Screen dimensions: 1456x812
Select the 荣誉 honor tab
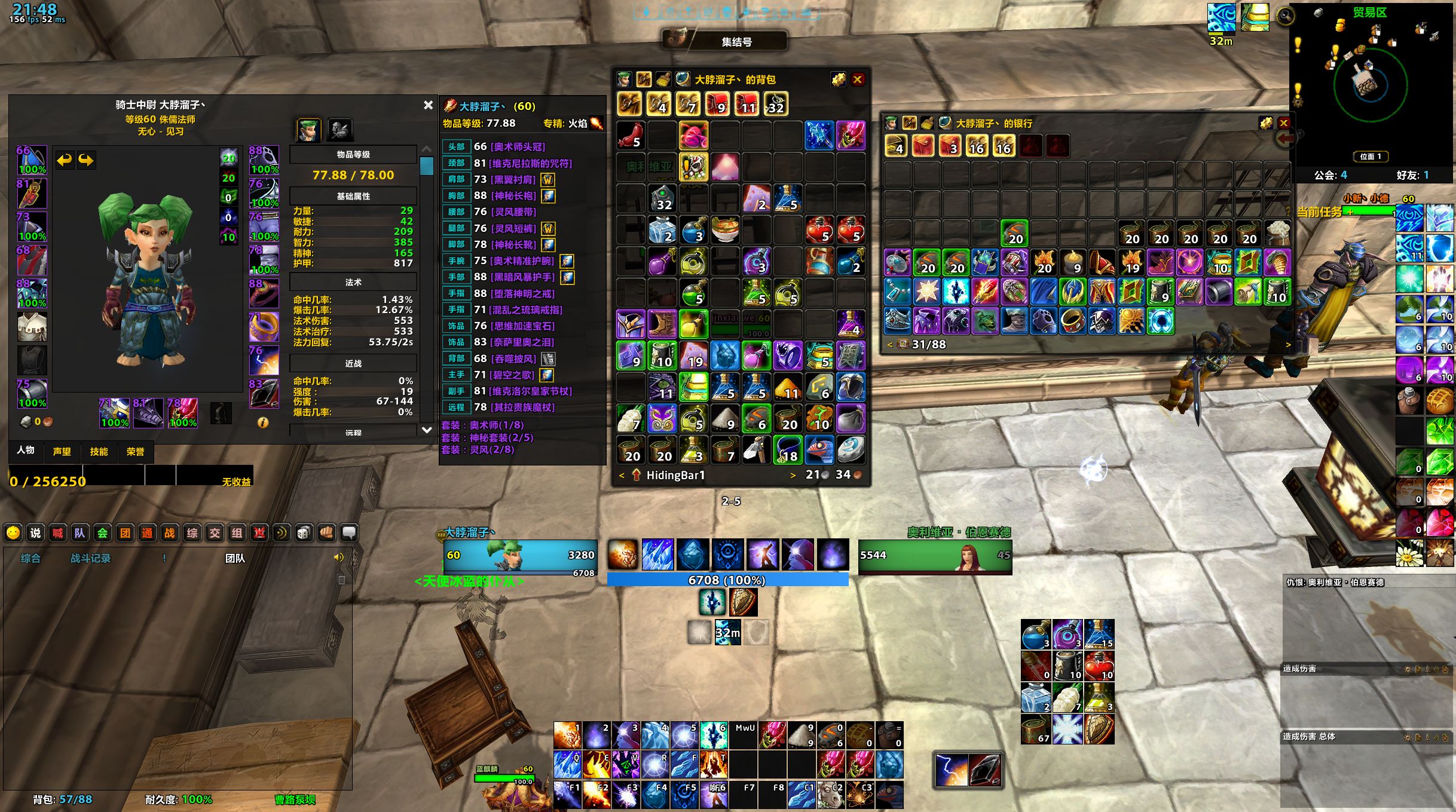(x=135, y=452)
